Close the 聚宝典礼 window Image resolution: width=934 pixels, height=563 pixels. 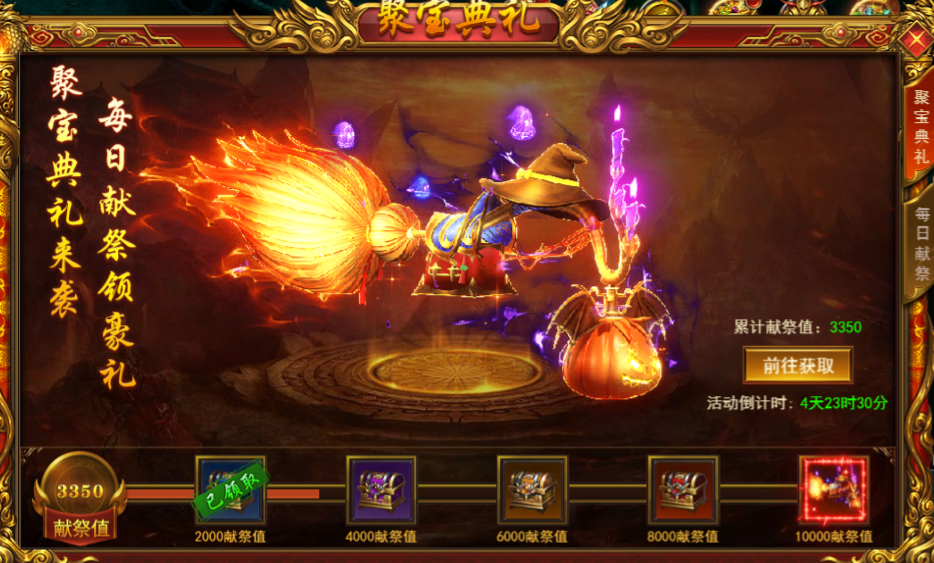(916, 41)
